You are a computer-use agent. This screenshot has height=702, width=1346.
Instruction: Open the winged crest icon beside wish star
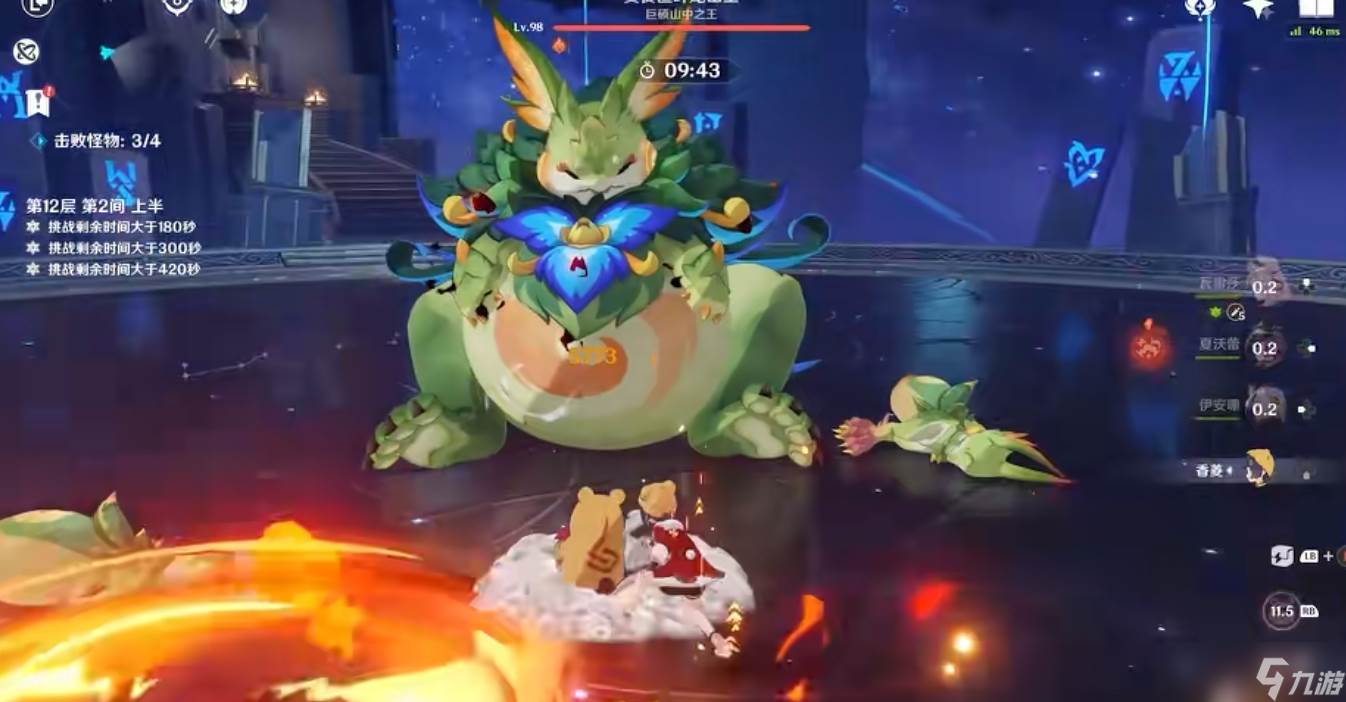click(x=1200, y=8)
